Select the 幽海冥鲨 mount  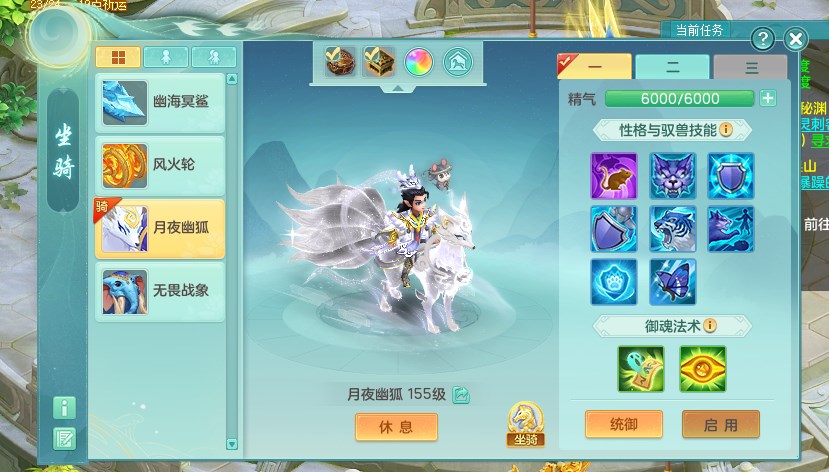(x=160, y=101)
